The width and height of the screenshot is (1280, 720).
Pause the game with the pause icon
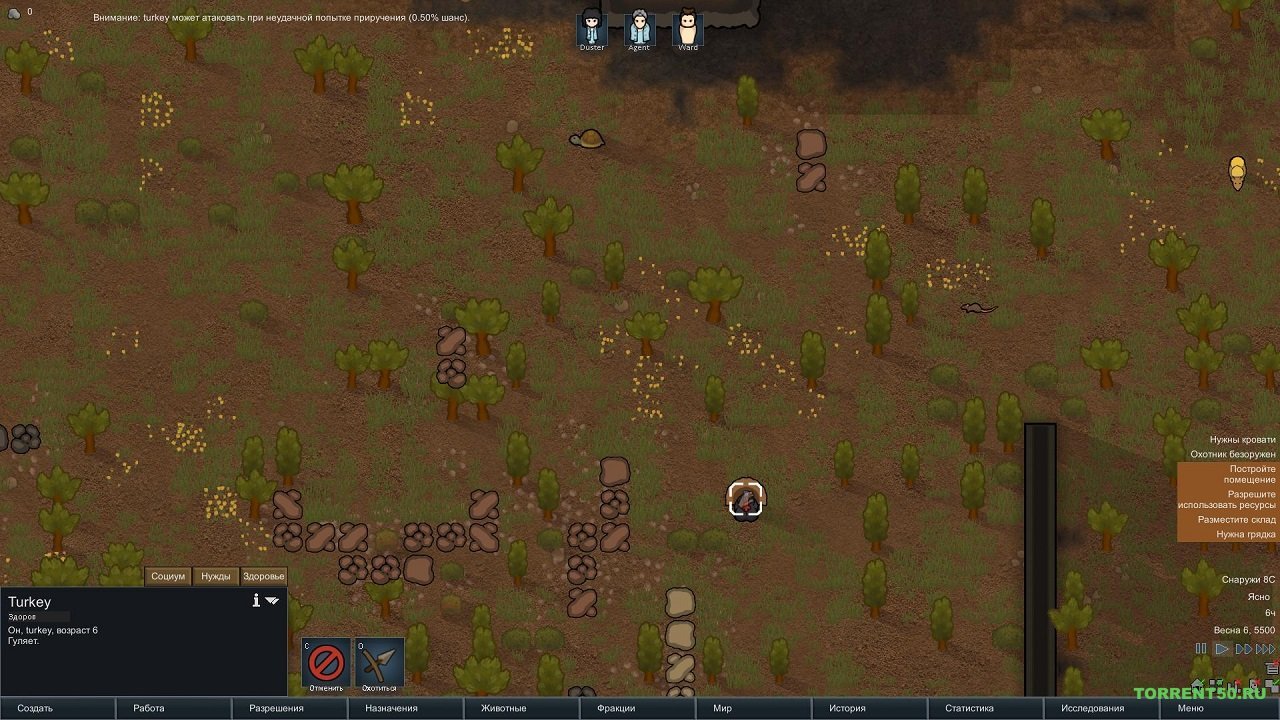1200,648
